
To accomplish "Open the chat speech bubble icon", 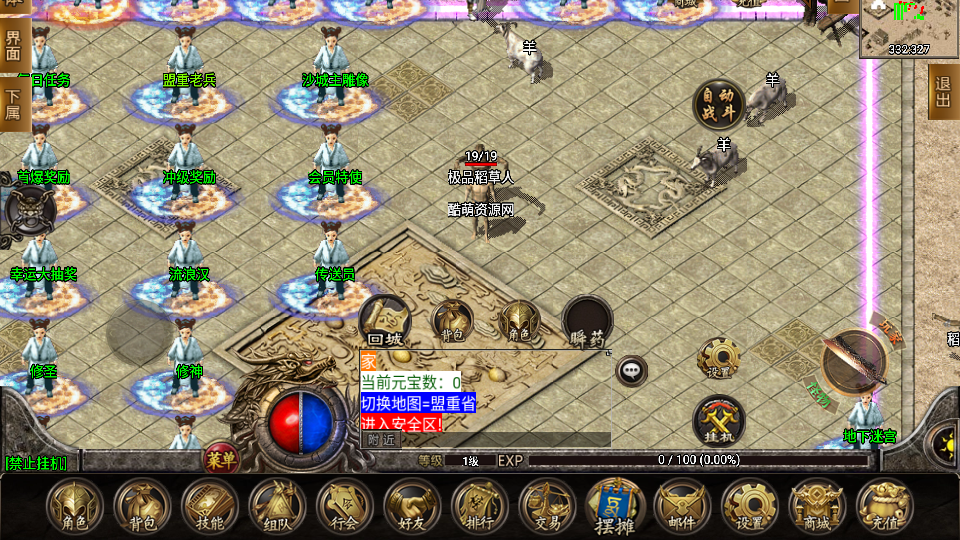I will 631,370.
